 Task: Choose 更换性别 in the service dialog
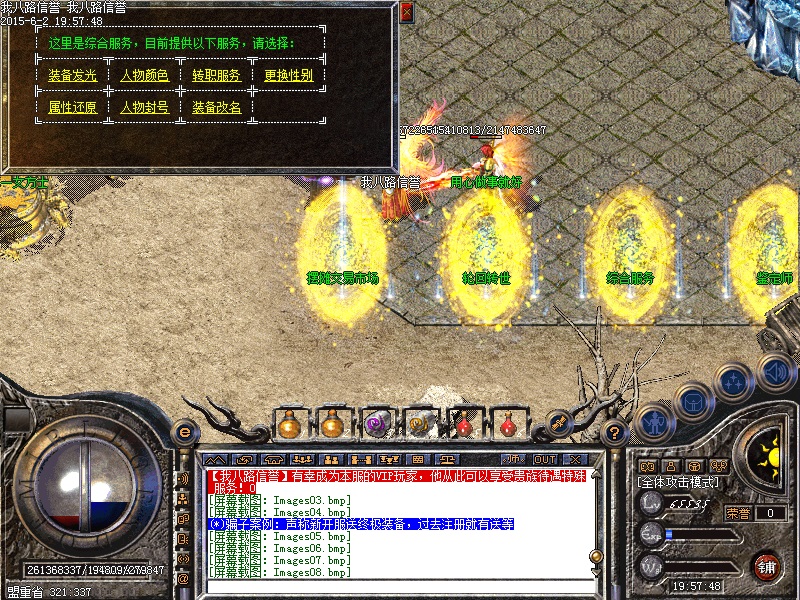pos(289,76)
